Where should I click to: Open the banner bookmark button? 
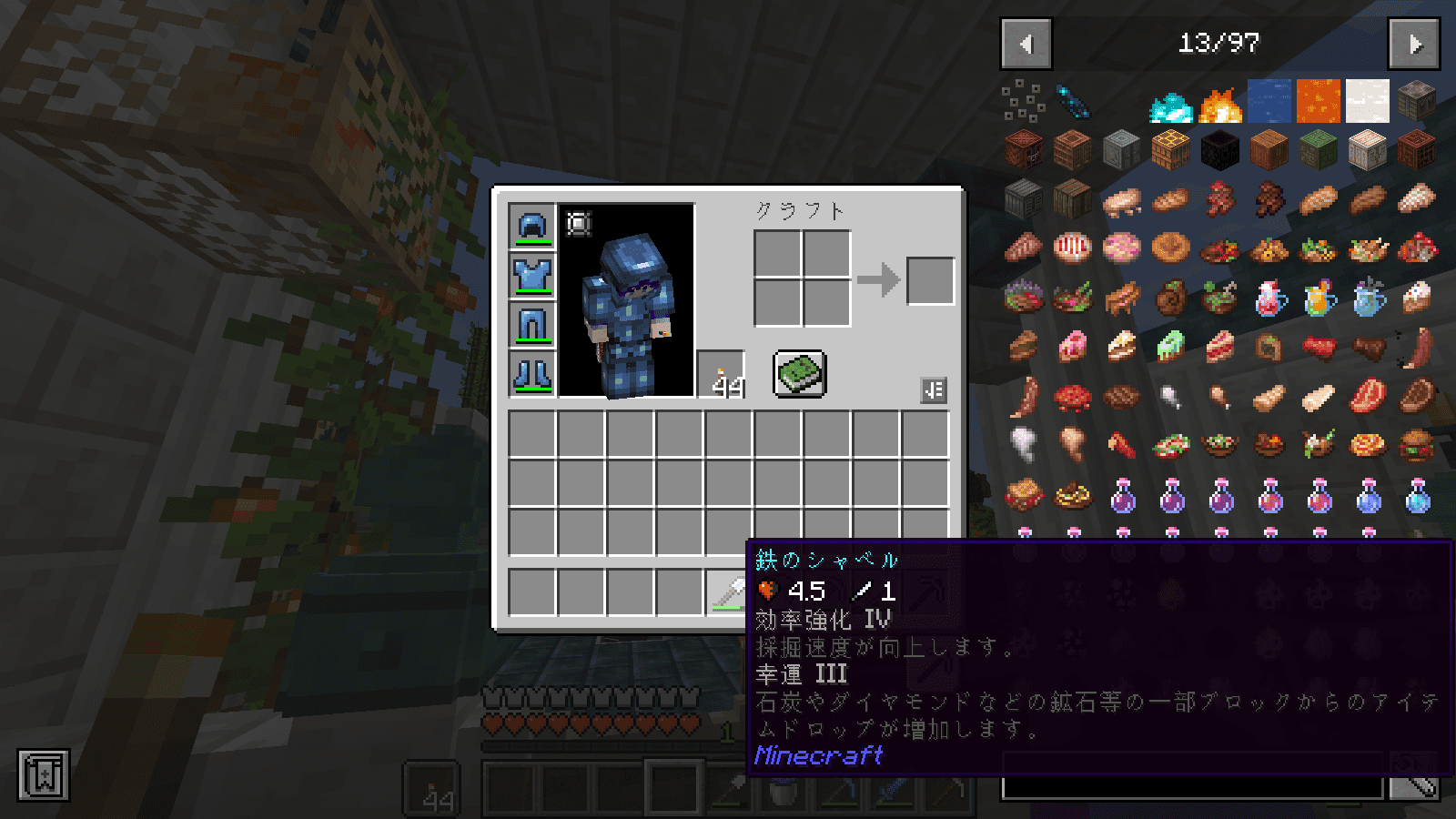pos(43,775)
